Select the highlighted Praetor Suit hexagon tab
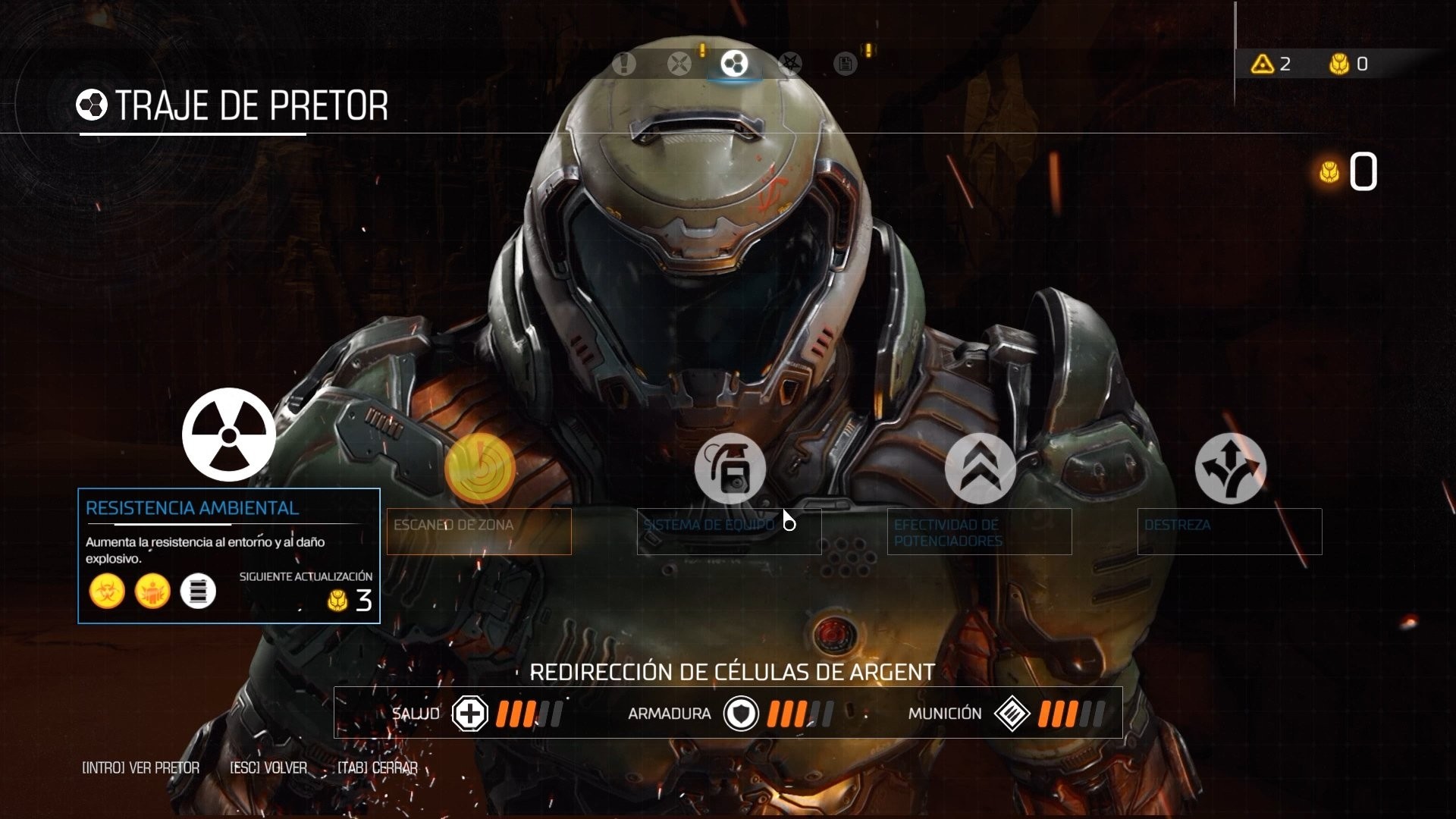 click(733, 64)
